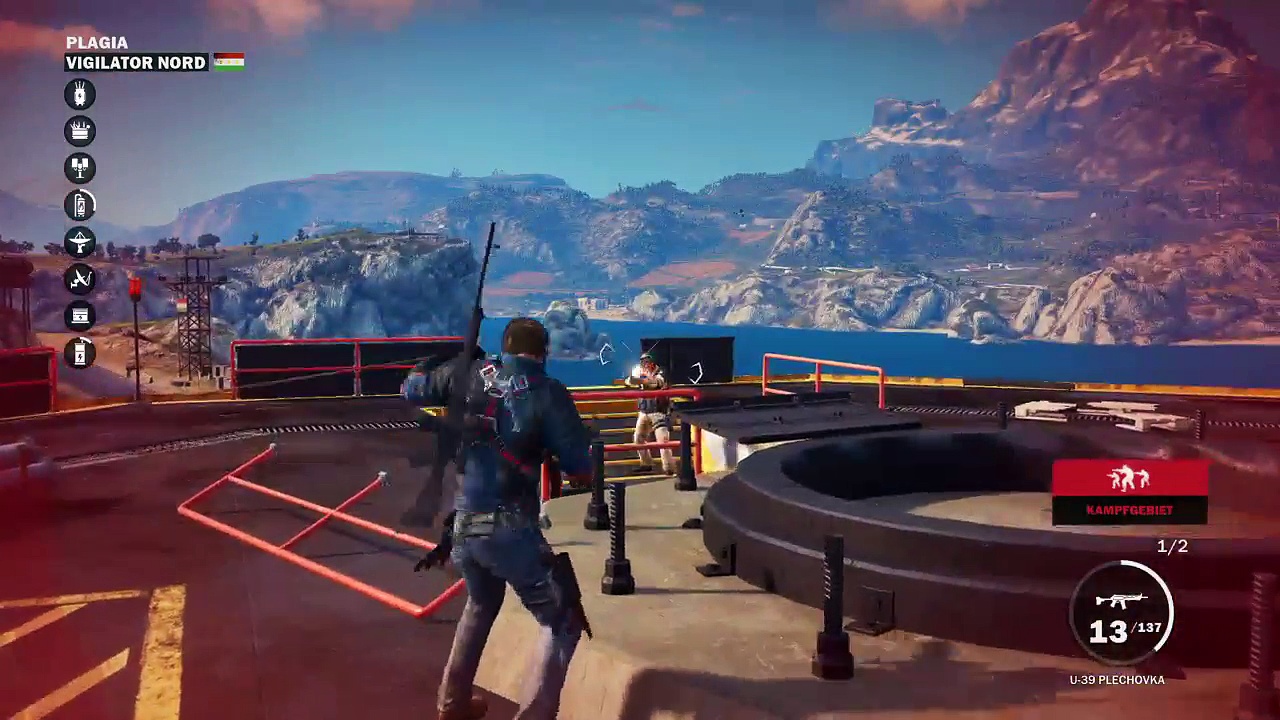1280x720 pixels.
Task: Select the transformer objective icon
Action: click(80, 95)
